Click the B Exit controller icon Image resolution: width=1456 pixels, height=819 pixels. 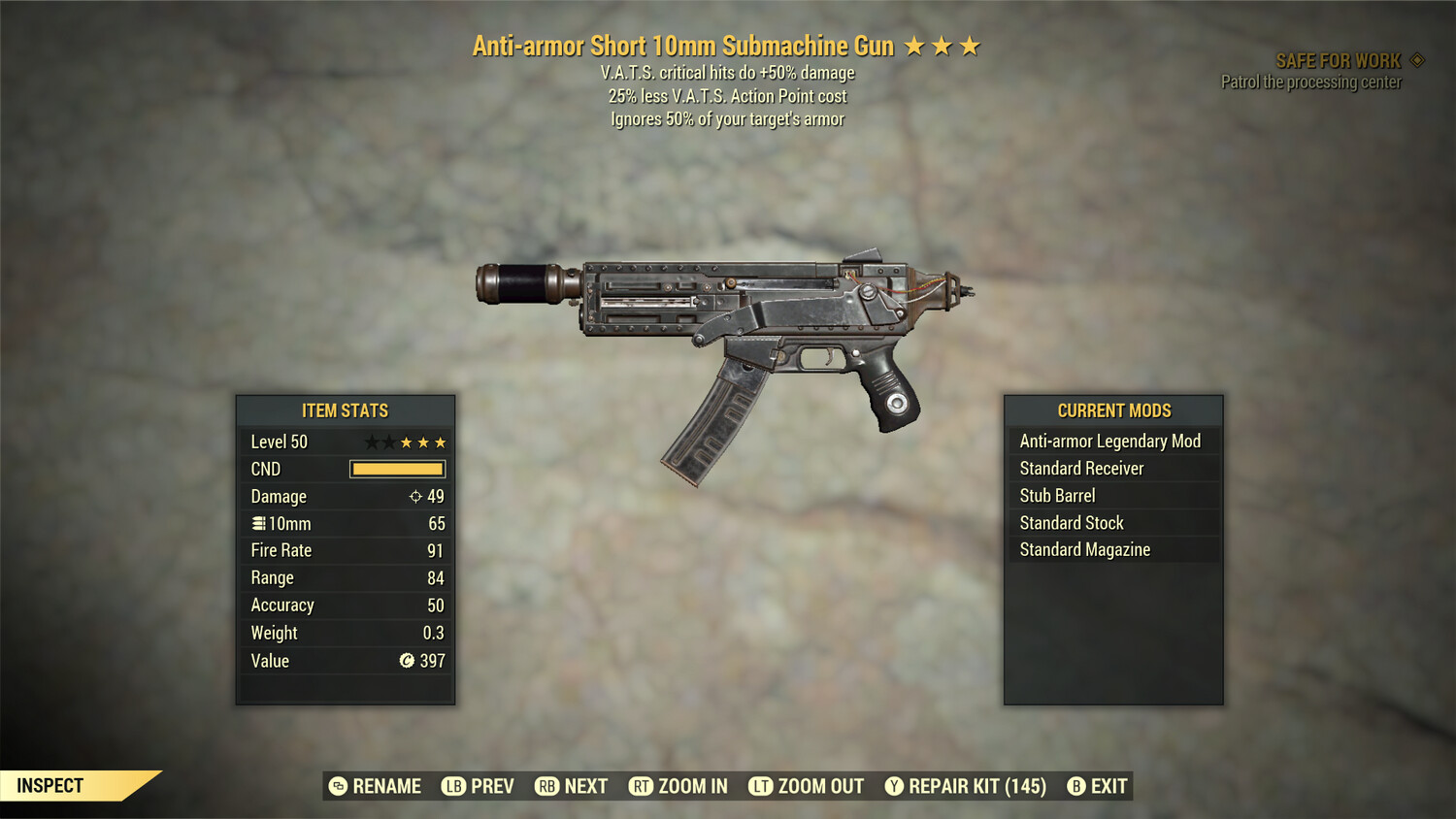tap(1075, 786)
